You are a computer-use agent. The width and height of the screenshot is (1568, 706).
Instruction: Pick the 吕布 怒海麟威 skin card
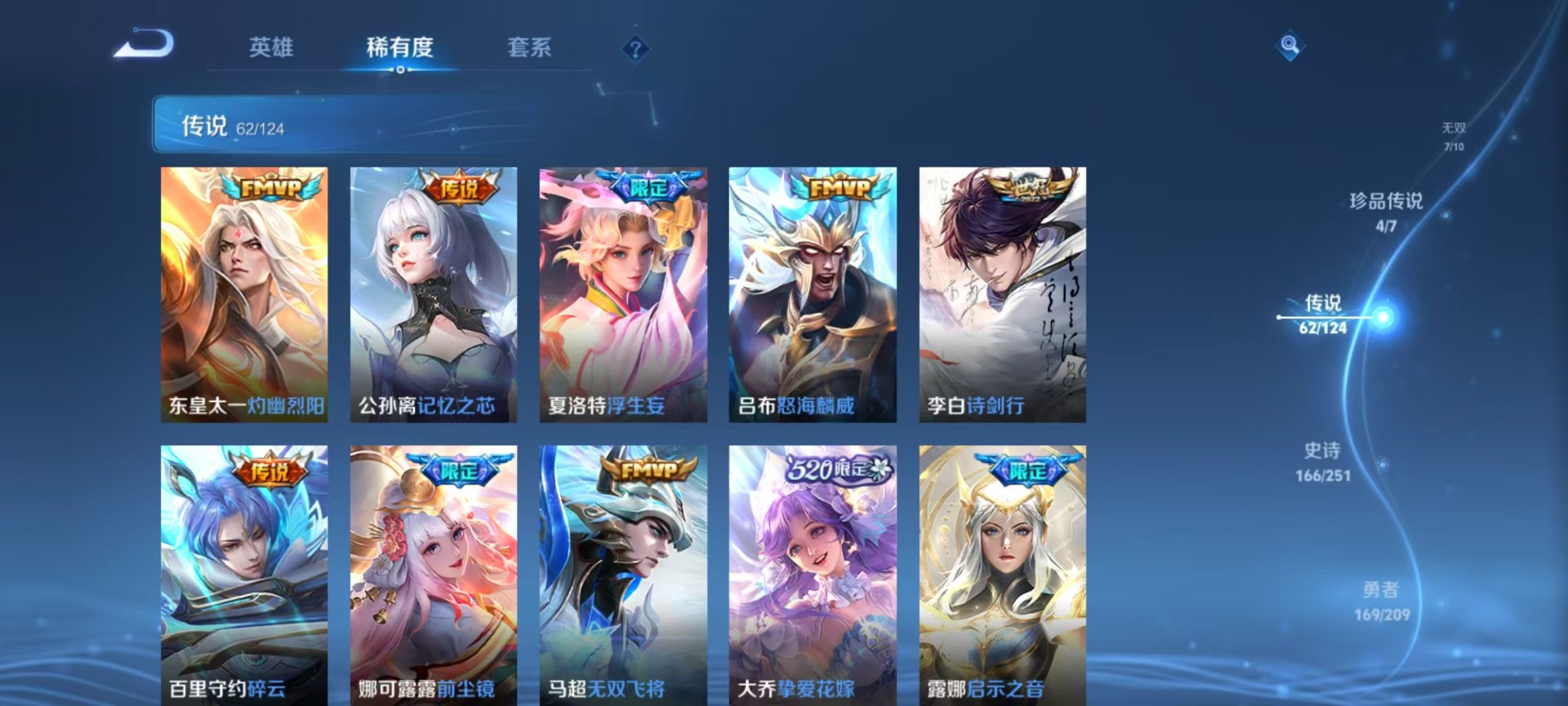point(813,294)
